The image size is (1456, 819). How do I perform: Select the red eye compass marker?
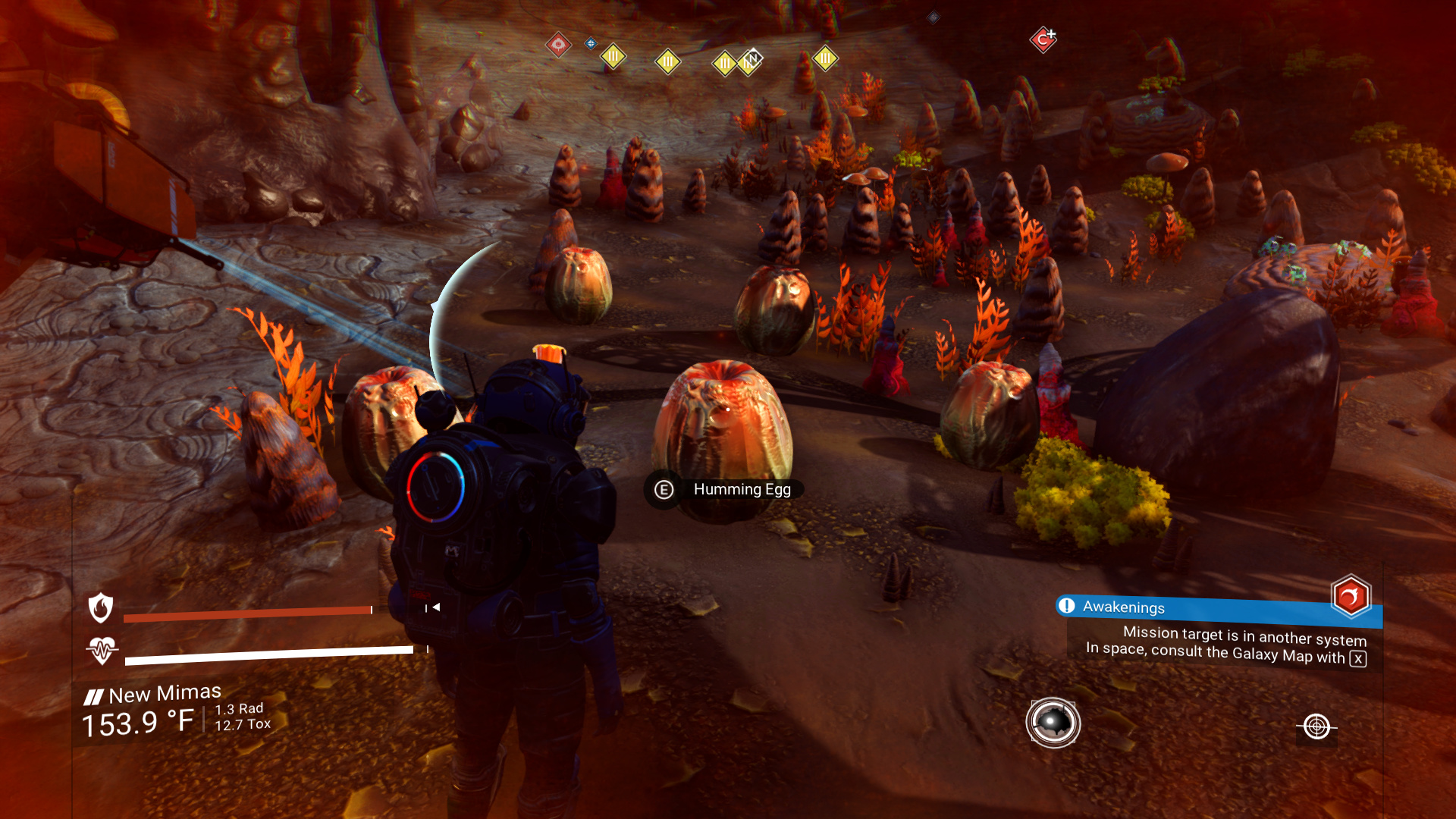[558, 45]
